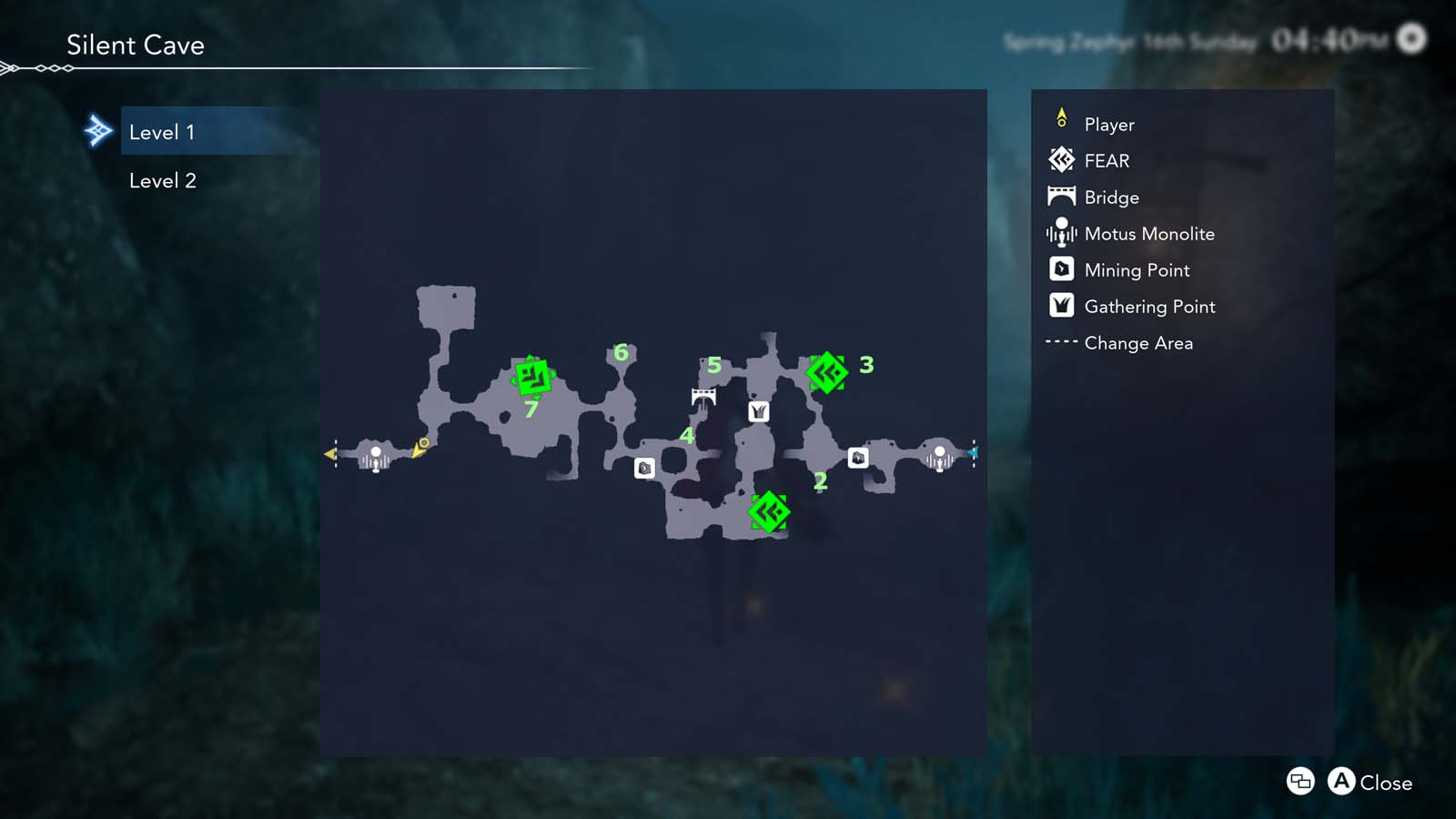Click the Motus Monolite legend icon
This screenshot has height=819, width=1456.
(1060, 233)
